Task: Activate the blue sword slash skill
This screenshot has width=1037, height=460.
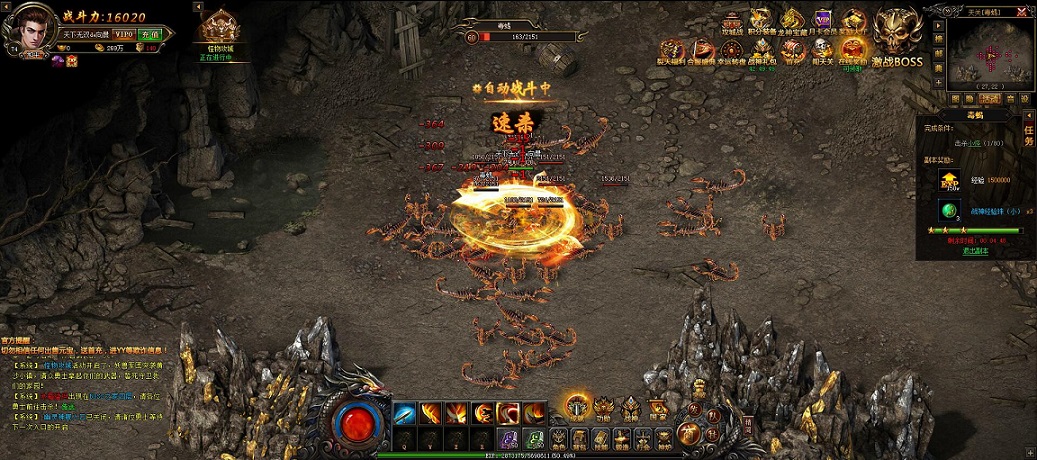Action: [x=405, y=412]
